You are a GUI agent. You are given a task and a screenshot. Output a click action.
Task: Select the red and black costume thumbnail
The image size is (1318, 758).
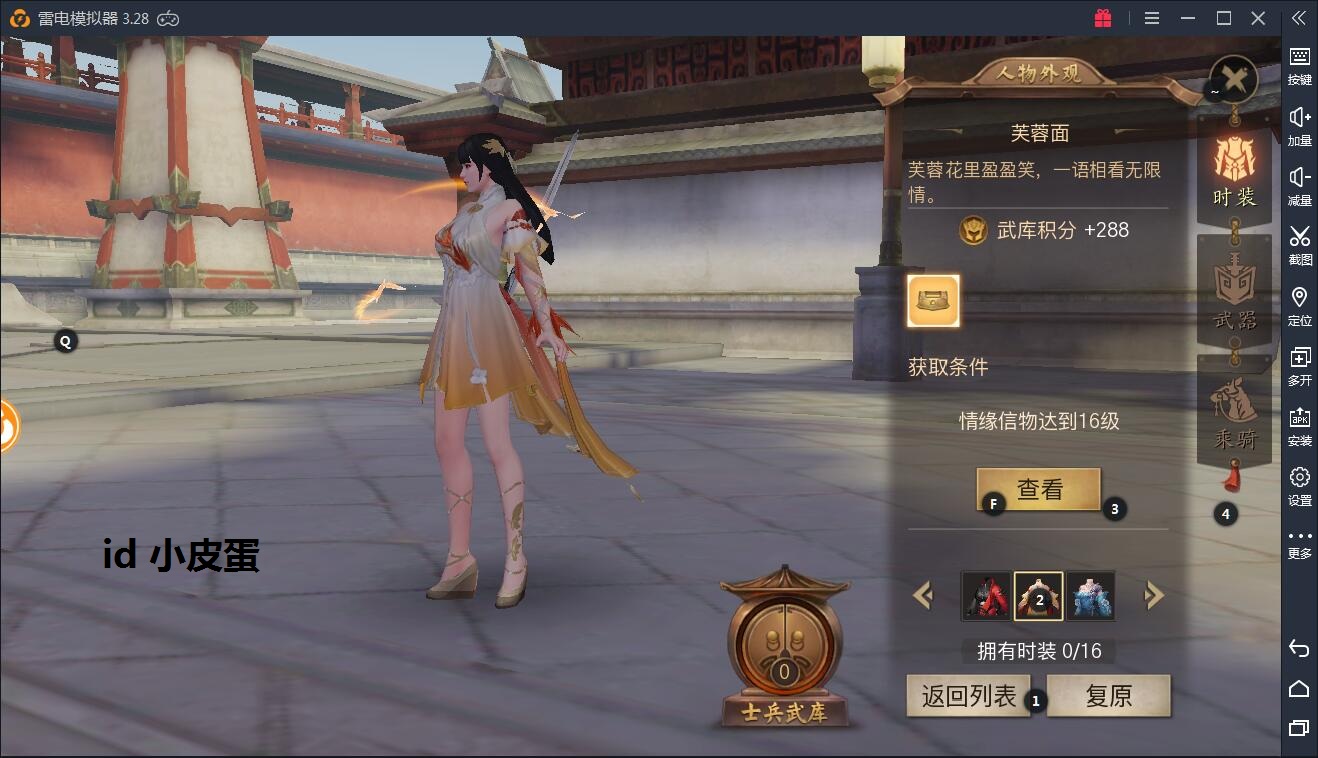click(x=986, y=596)
